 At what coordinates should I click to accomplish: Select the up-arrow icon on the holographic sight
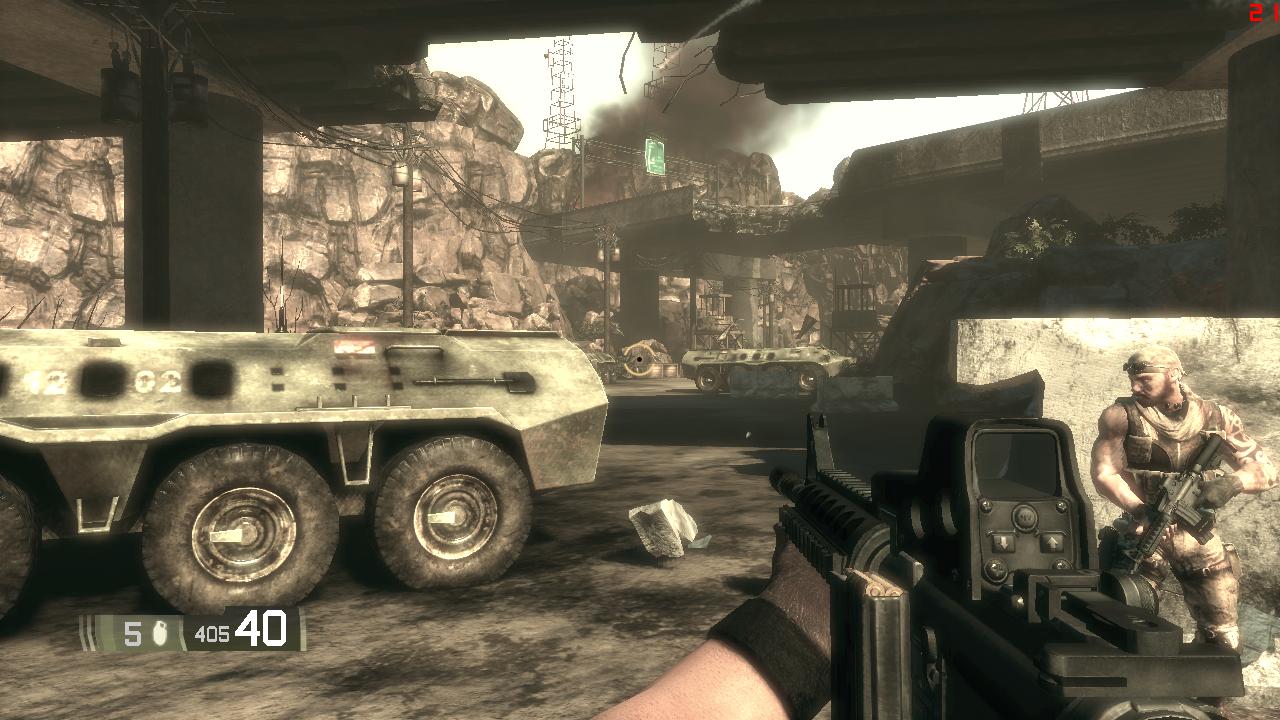pyautogui.click(x=1055, y=543)
